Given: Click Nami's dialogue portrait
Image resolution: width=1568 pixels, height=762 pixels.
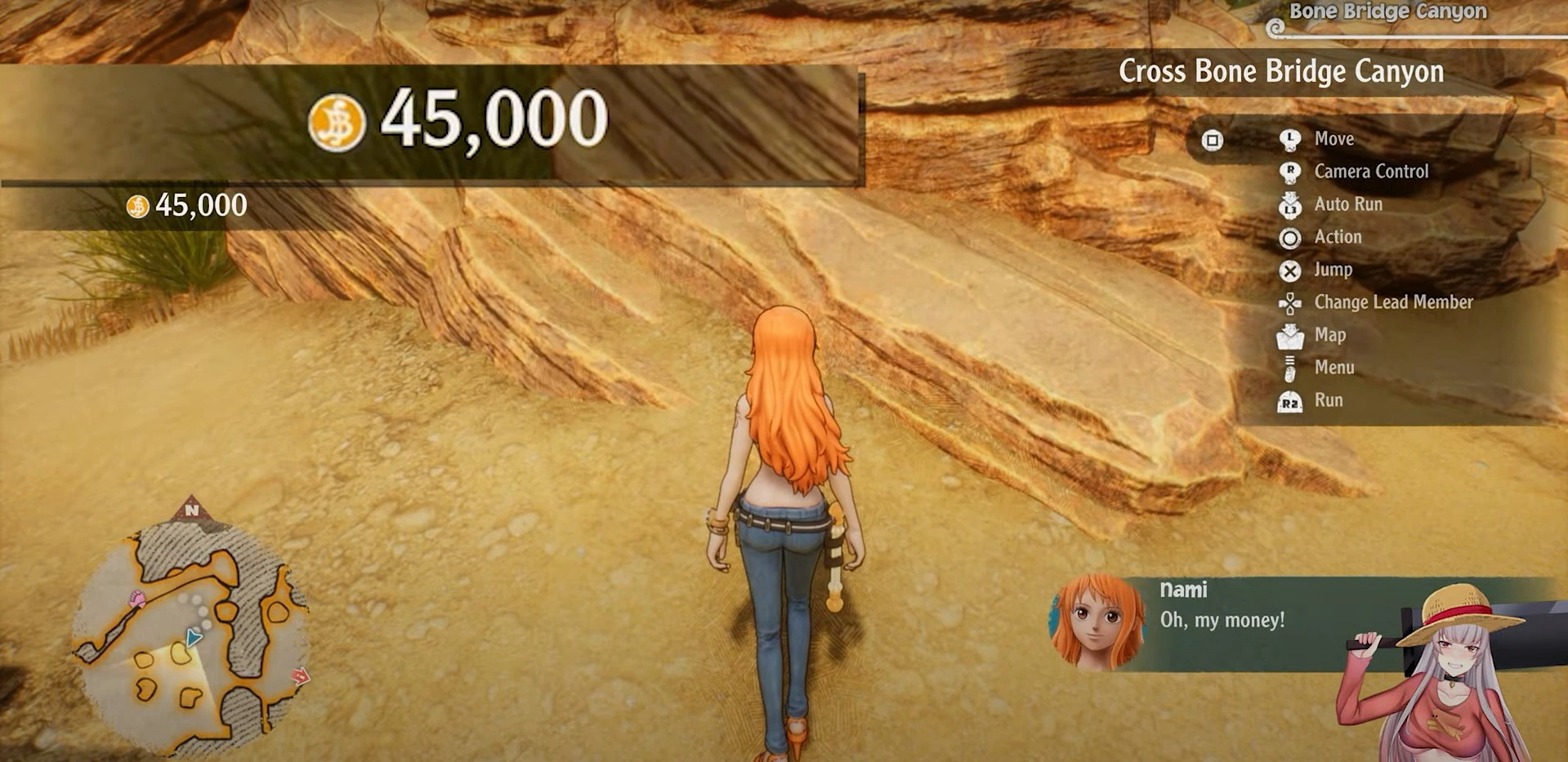Looking at the screenshot, I should pos(1097,622).
